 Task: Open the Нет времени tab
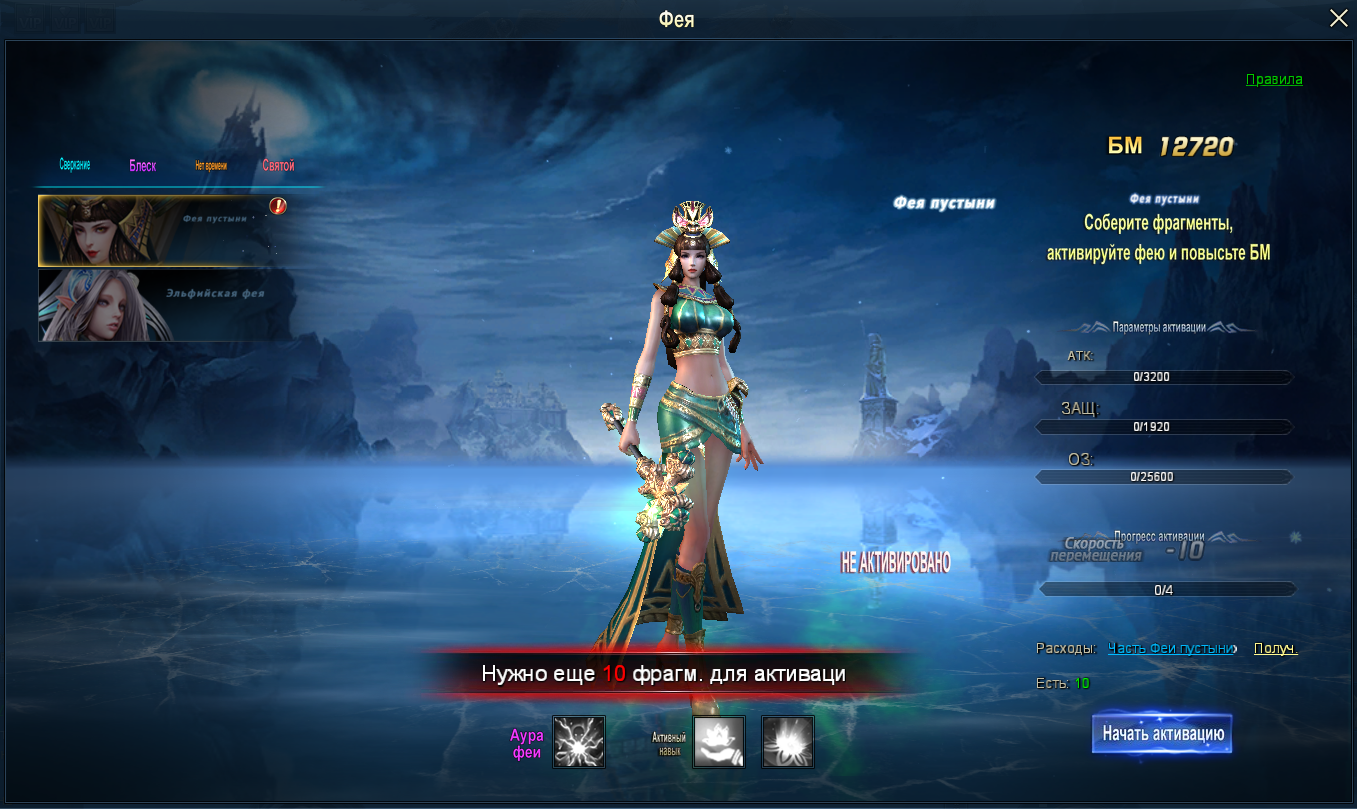211,166
